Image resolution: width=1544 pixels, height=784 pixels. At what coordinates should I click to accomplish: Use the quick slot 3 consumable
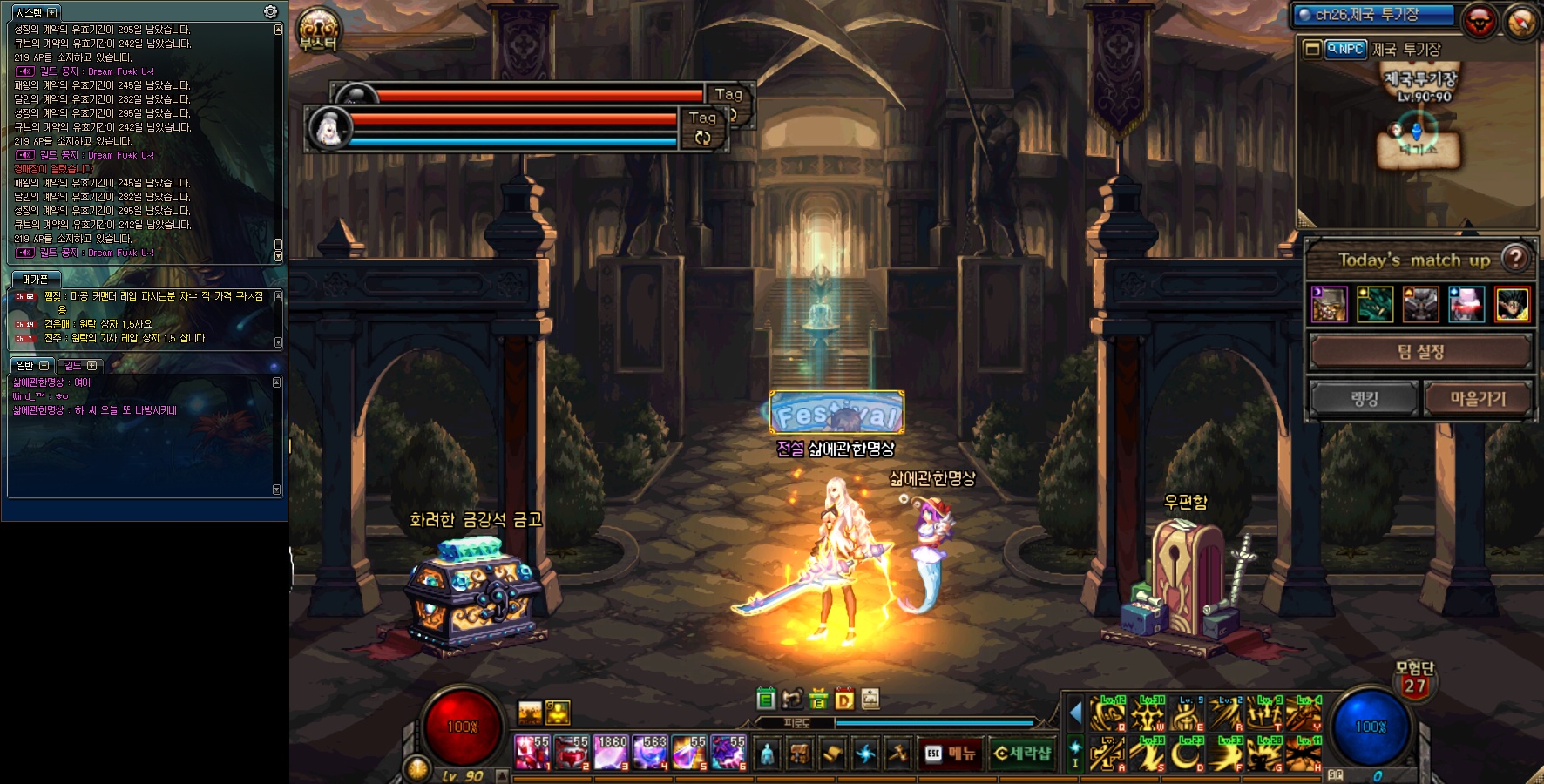[x=611, y=753]
